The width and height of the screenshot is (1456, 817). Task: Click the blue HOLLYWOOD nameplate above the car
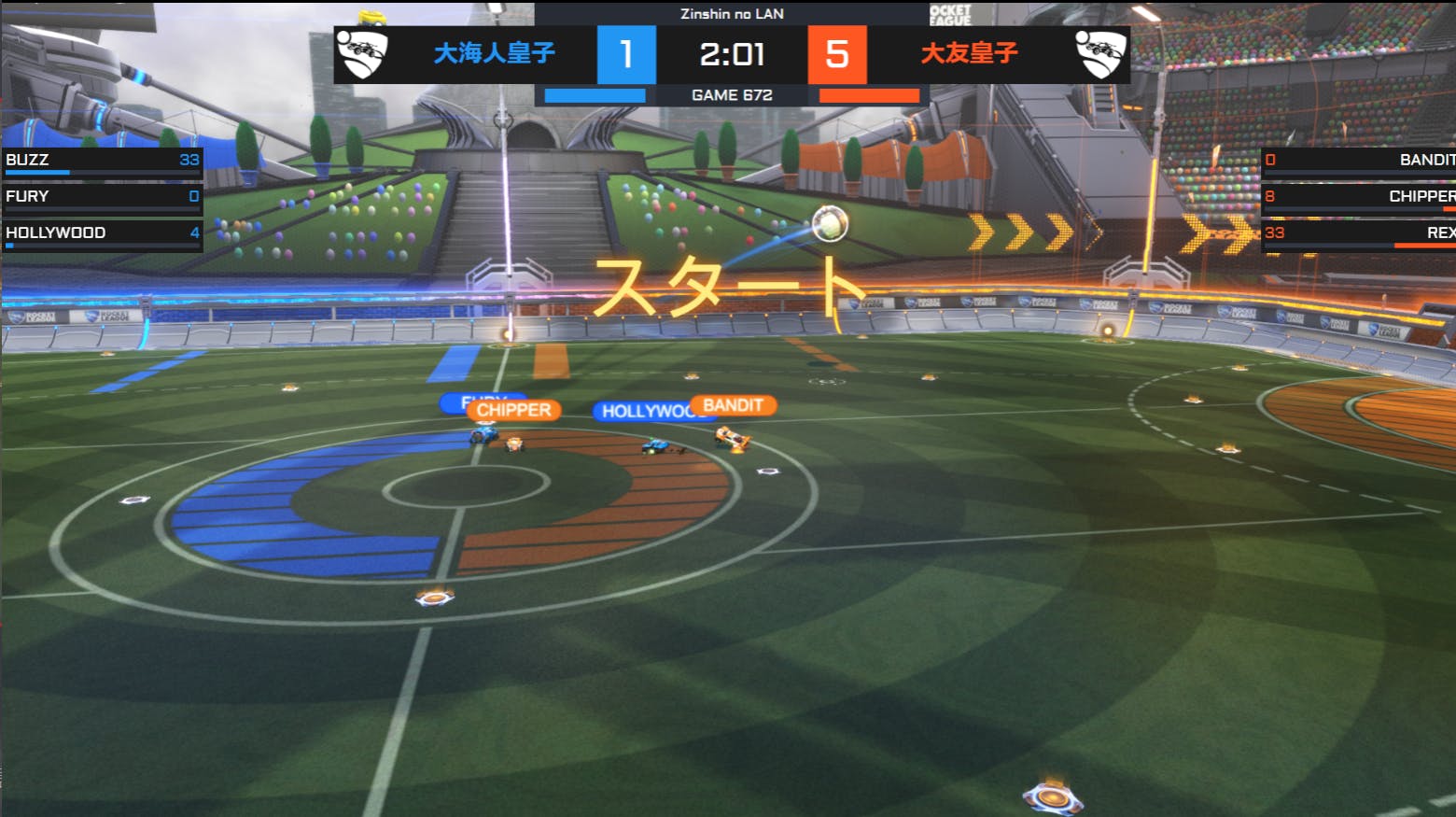(x=642, y=412)
